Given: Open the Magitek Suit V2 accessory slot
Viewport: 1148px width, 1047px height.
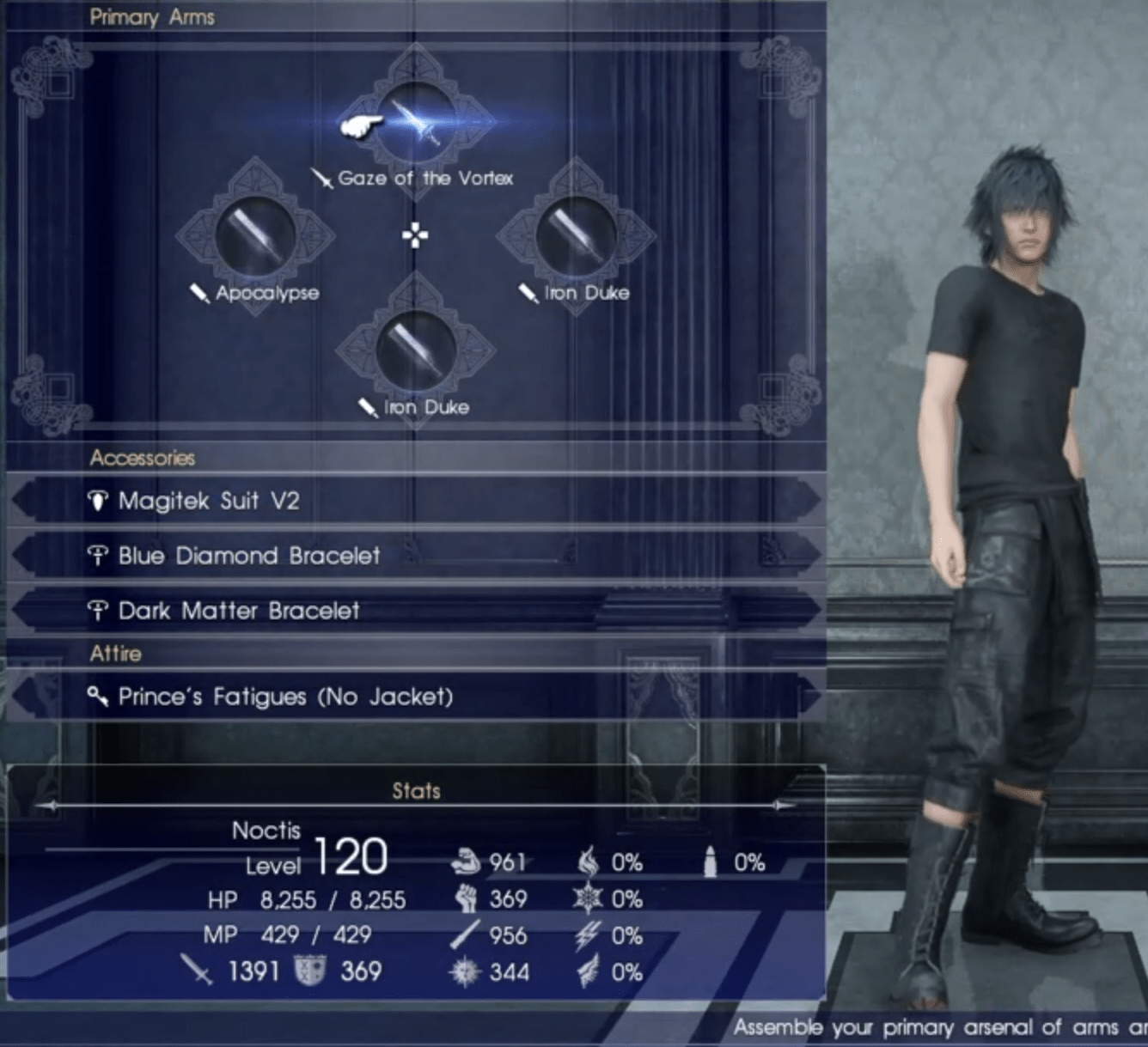Looking at the screenshot, I should (205, 501).
